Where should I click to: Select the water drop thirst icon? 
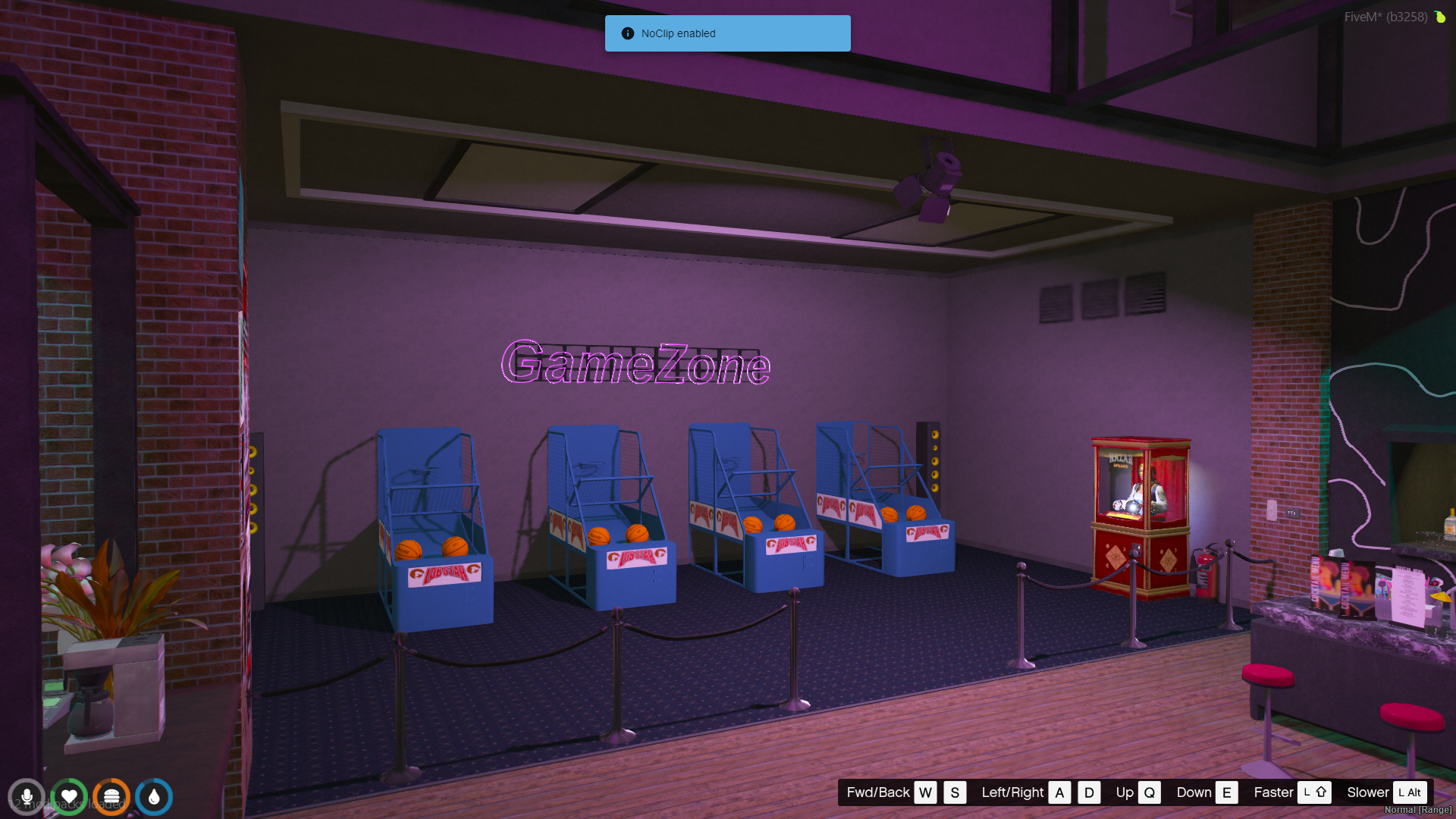(154, 797)
